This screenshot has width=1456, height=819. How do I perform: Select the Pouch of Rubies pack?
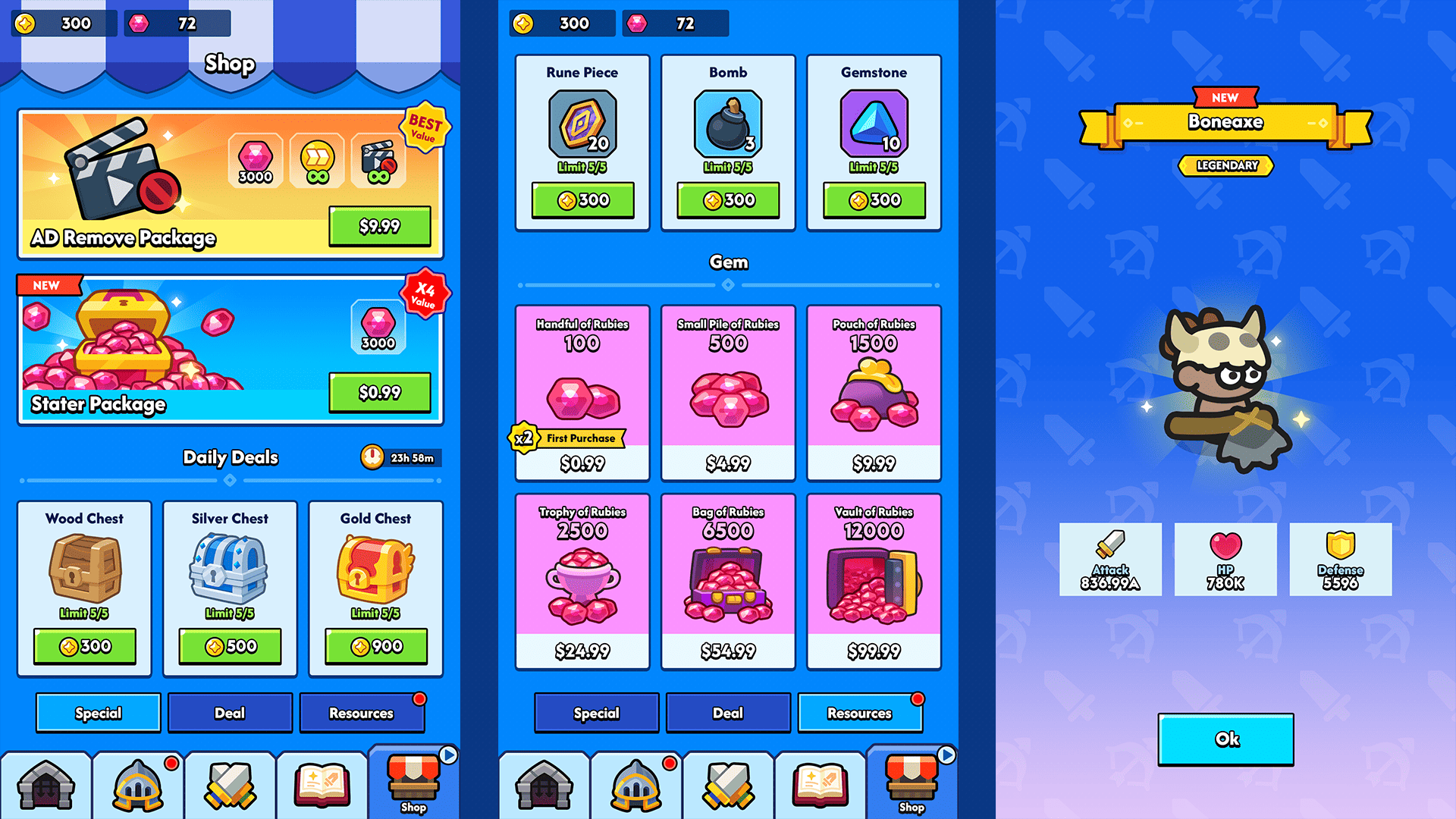874,393
